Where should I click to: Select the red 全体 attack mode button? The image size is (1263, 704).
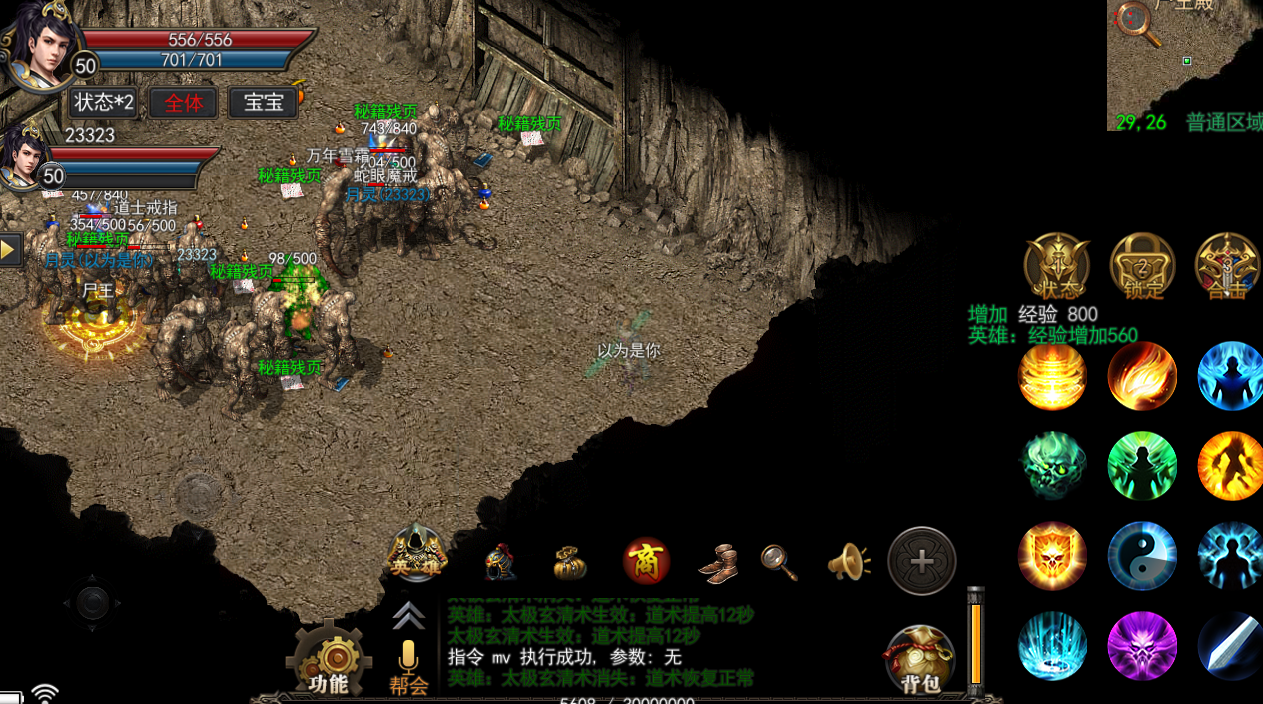point(184,102)
